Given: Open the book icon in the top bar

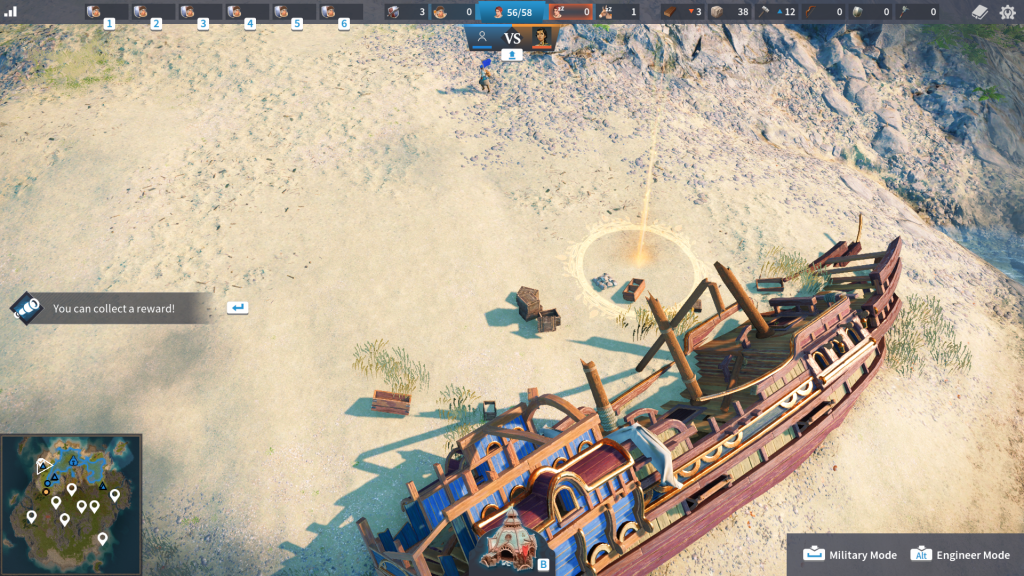Looking at the screenshot, I should [x=981, y=12].
